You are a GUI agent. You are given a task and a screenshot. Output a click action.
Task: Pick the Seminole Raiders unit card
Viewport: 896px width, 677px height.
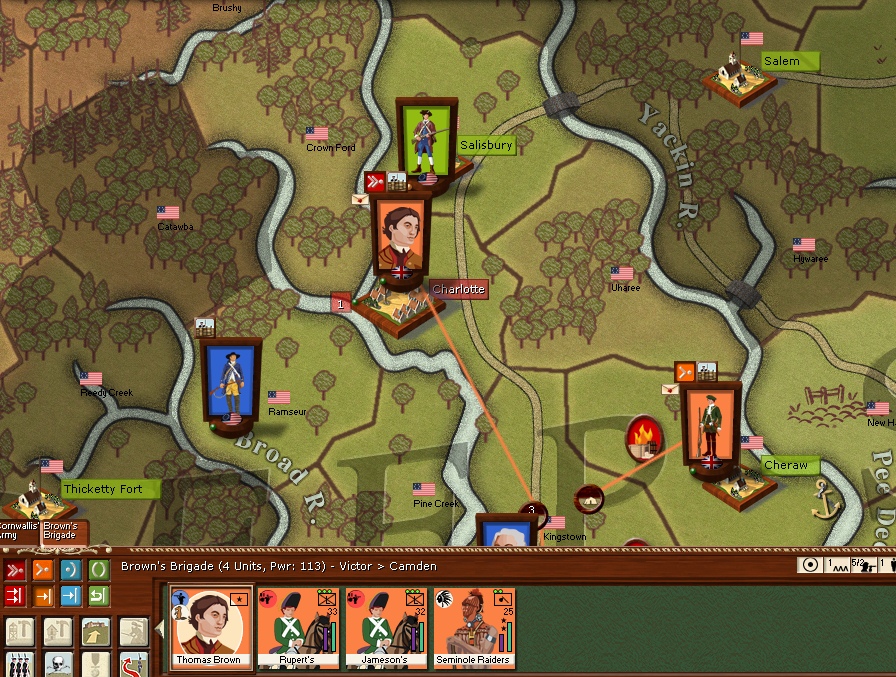click(474, 626)
